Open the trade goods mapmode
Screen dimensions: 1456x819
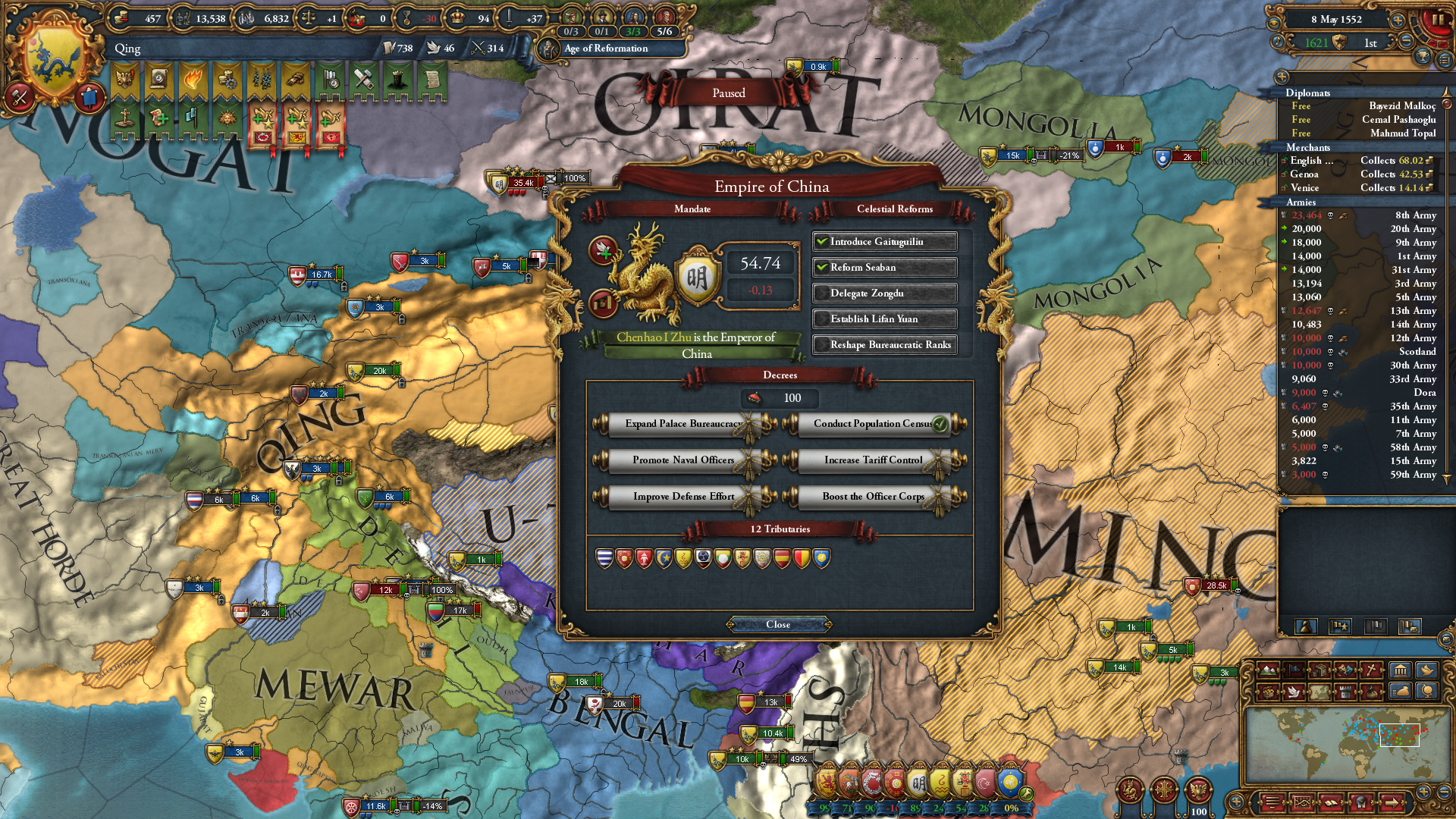pos(1319,670)
